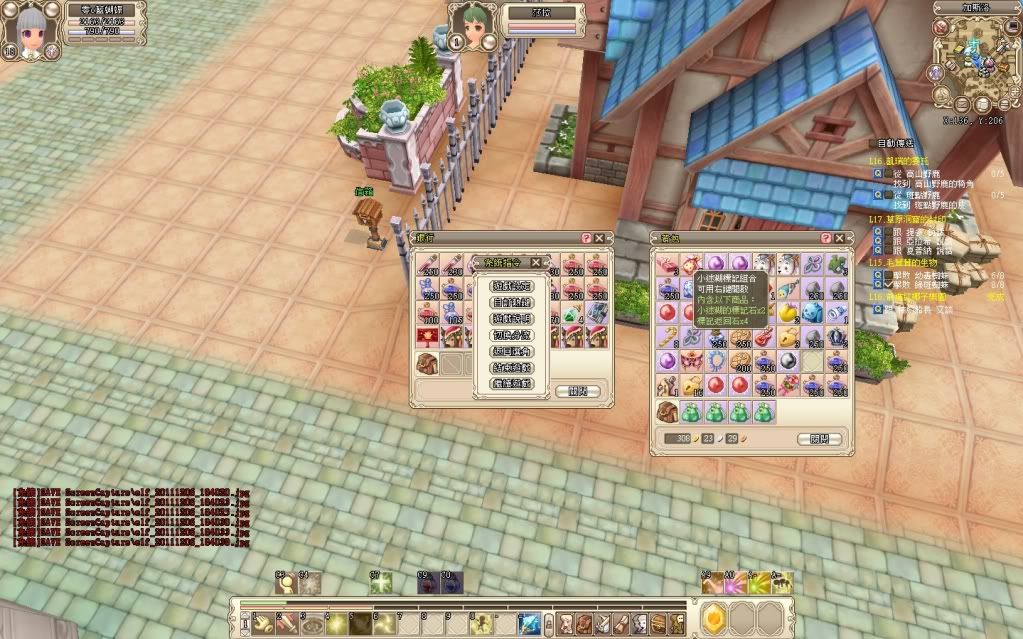Image resolution: width=1023 pixels, height=639 pixels.
Task: Close the system command popup menu
Action: pos(536,263)
